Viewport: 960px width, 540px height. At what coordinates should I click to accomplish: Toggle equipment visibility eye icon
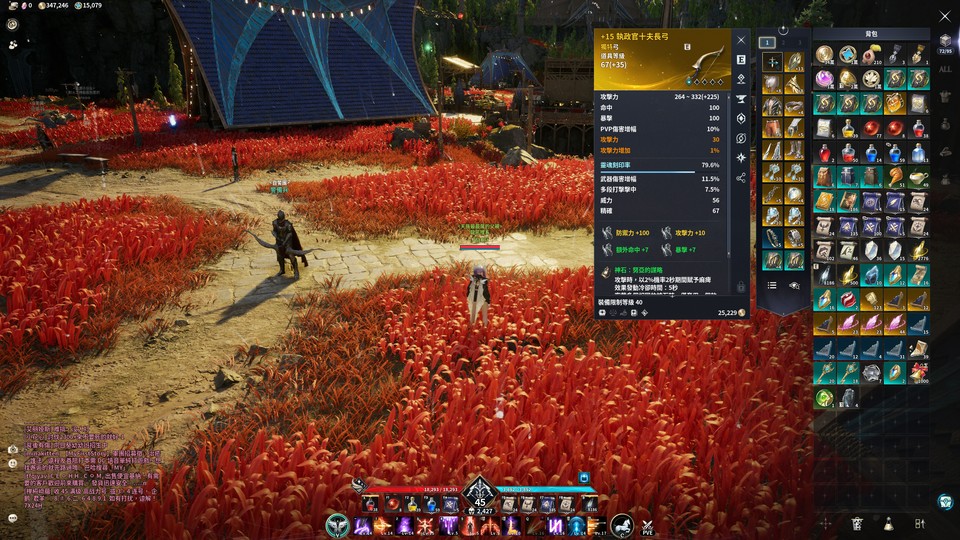795,285
